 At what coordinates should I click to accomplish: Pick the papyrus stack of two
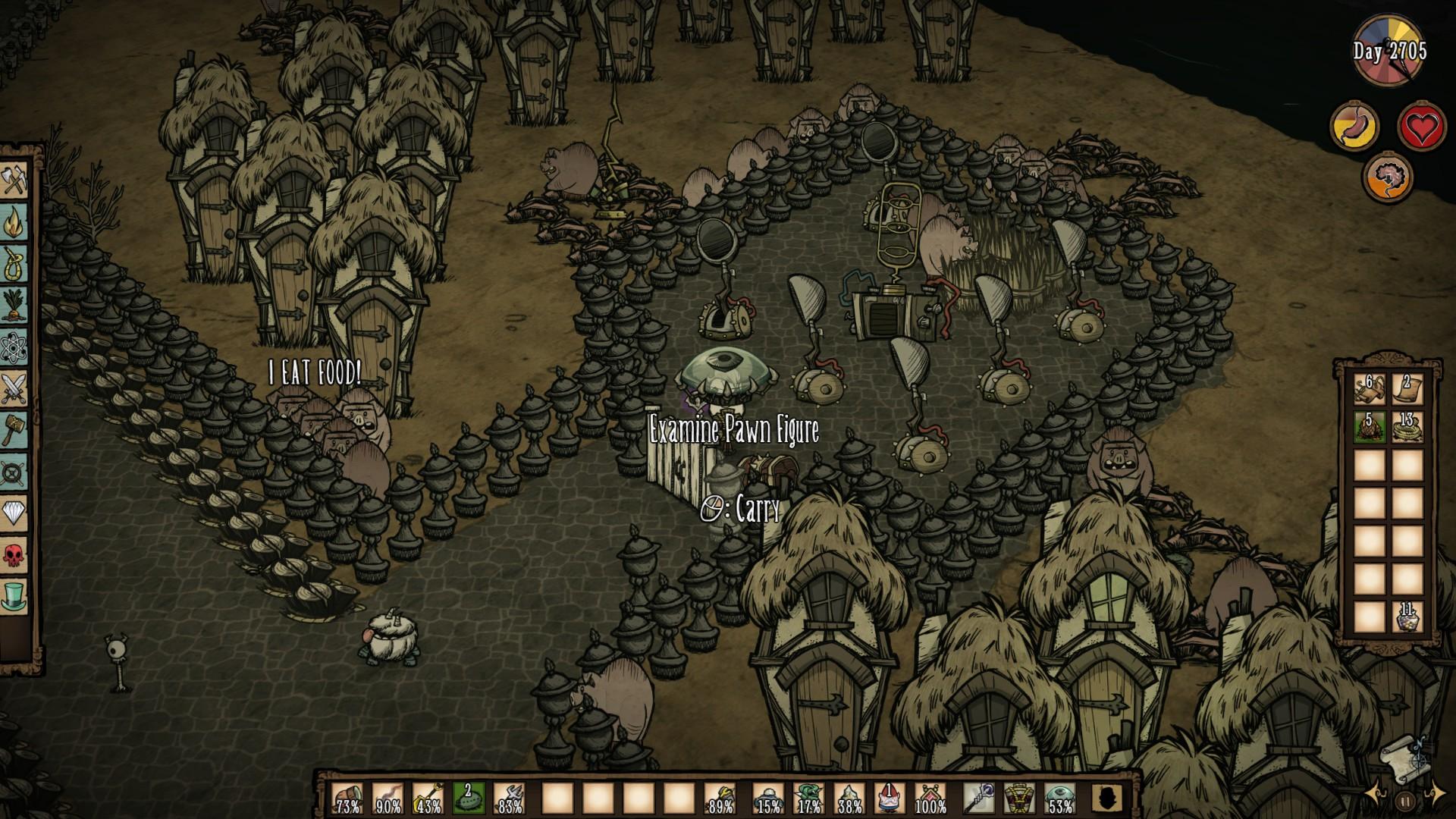pos(1407,388)
